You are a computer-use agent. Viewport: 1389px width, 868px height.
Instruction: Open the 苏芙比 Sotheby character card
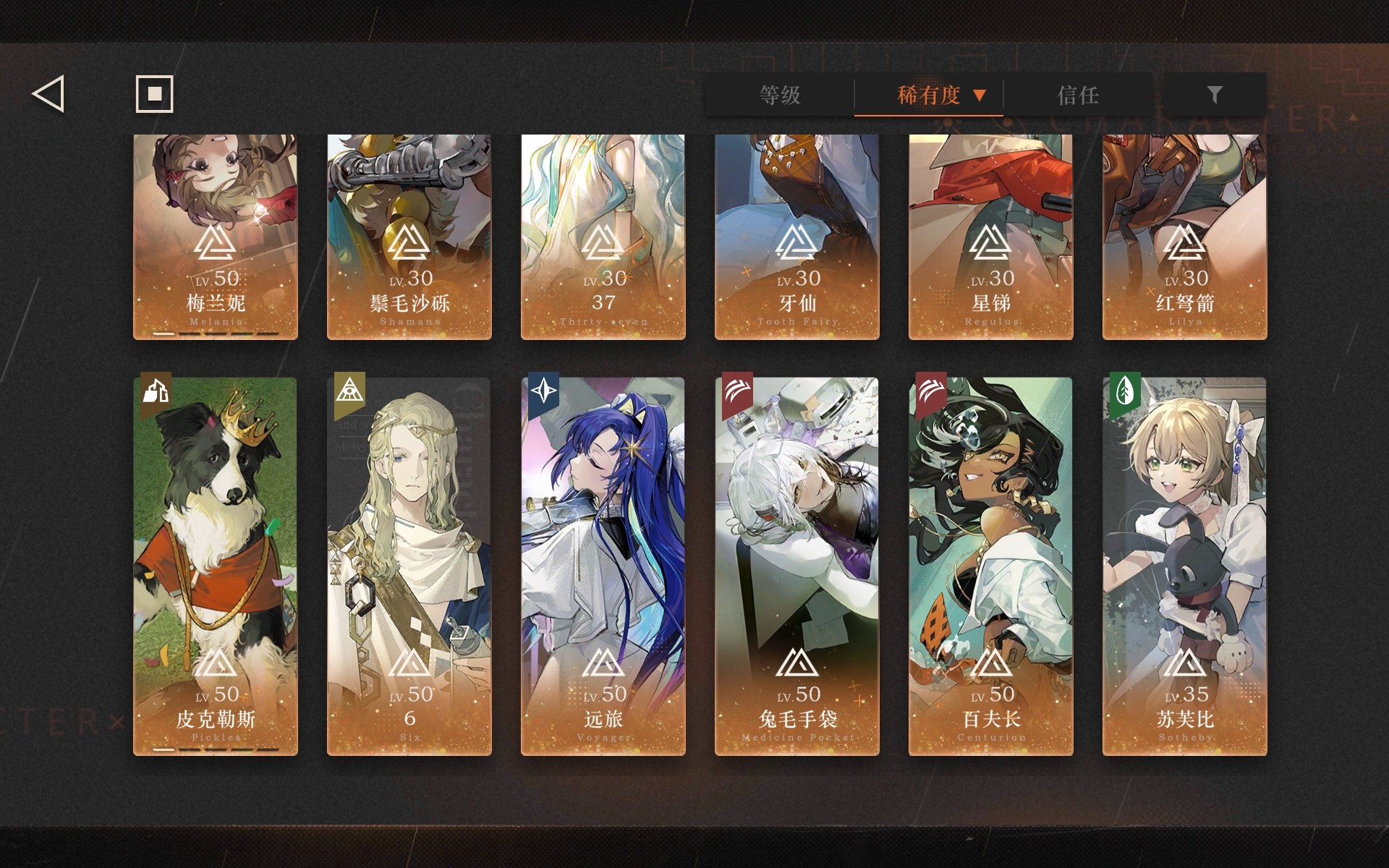(1185, 566)
